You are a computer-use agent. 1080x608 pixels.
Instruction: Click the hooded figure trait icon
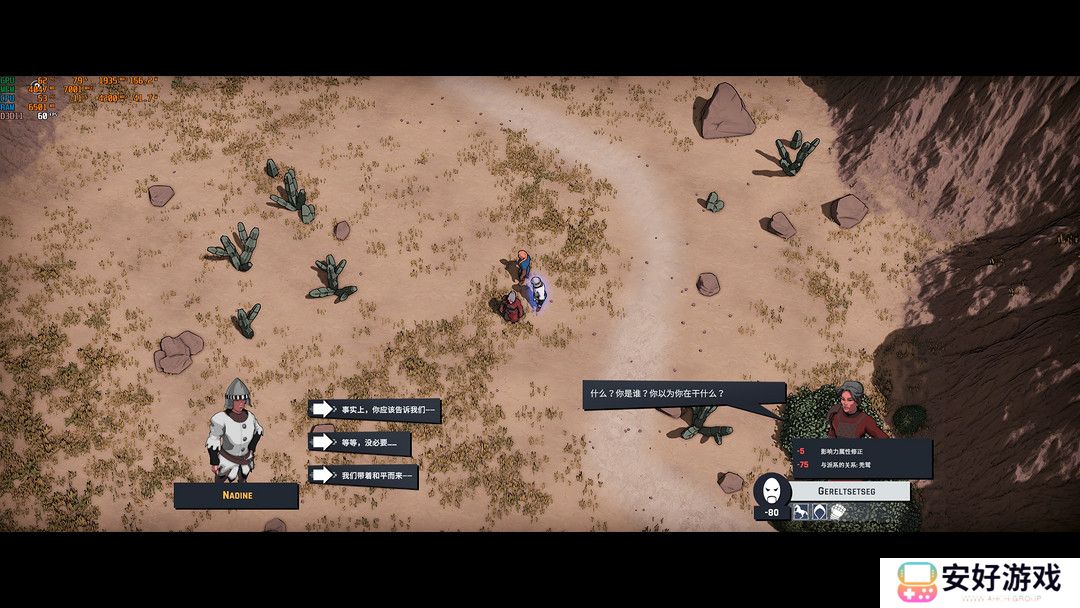pyautogui.click(x=819, y=512)
